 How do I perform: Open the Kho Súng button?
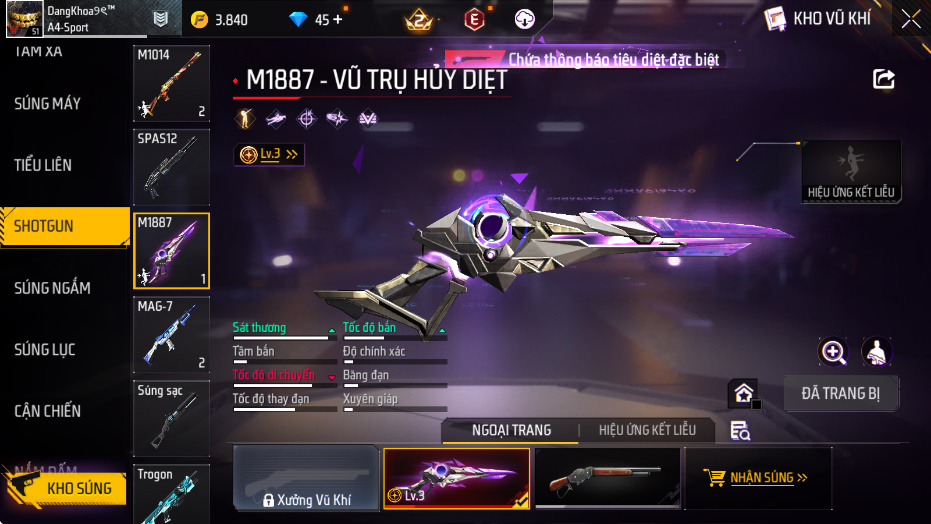point(68,488)
